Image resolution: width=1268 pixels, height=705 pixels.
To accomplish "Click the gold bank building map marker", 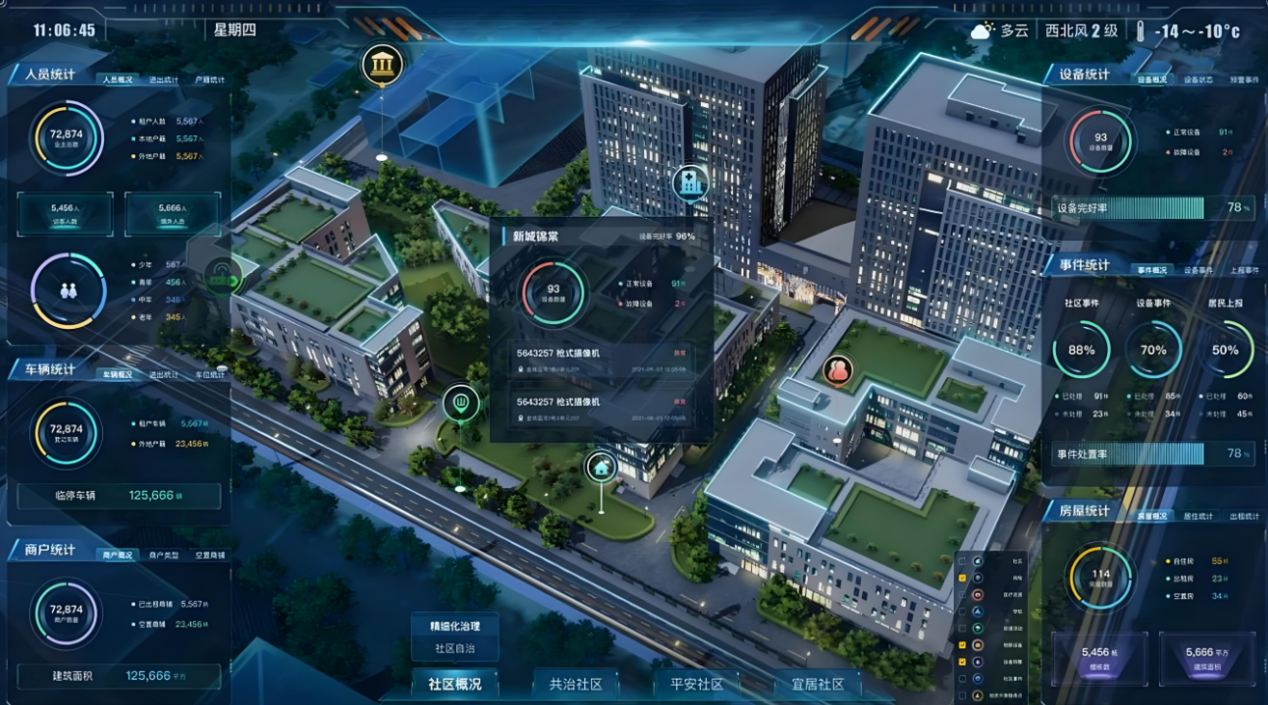I will click(380, 65).
